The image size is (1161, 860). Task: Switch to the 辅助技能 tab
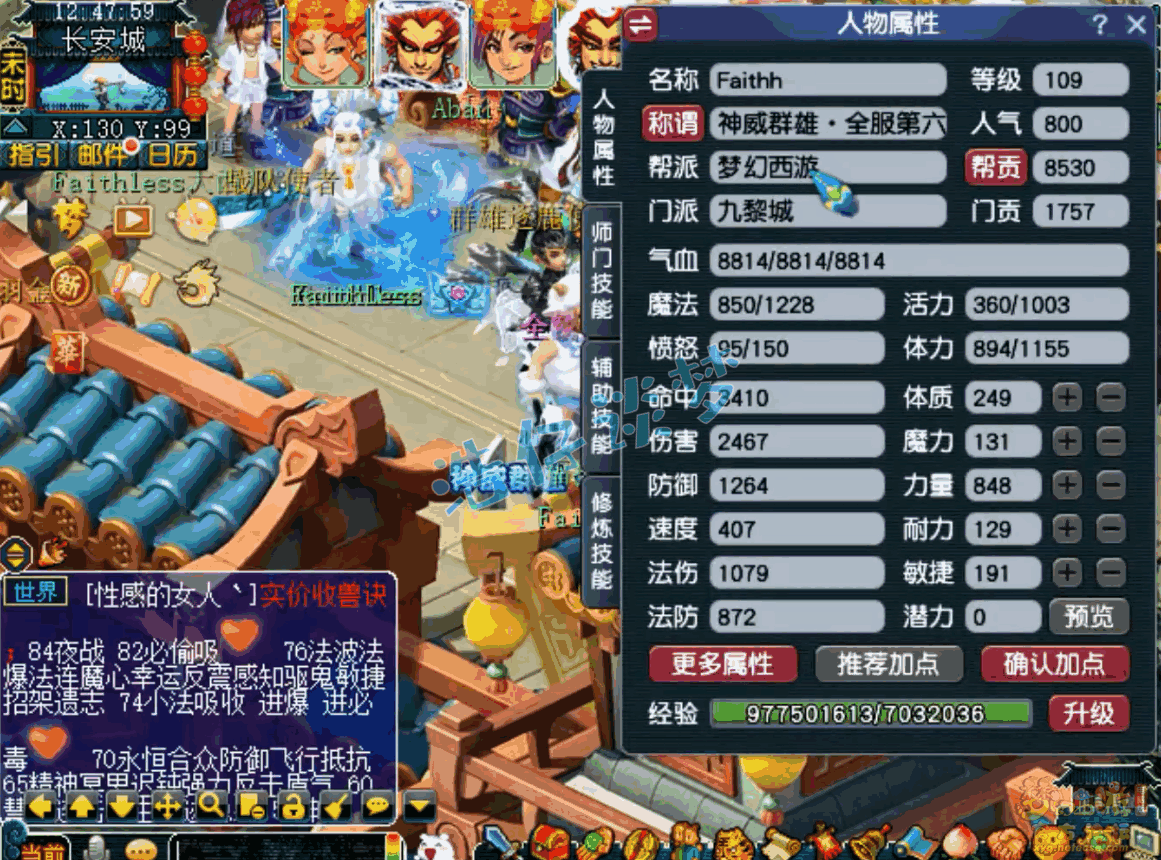click(x=602, y=404)
